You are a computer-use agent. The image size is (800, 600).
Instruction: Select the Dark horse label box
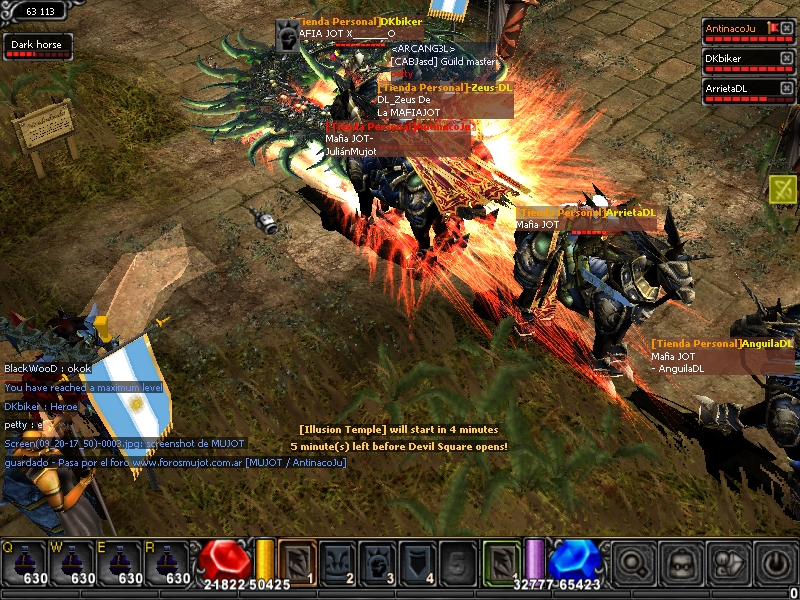pyautogui.click(x=38, y=45)
